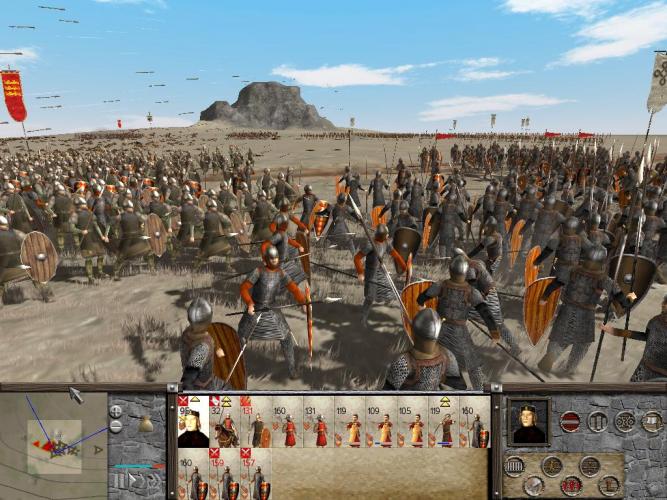Halt units with the red stop button
This screenshot has width=667, height=500.
point(571,421)
